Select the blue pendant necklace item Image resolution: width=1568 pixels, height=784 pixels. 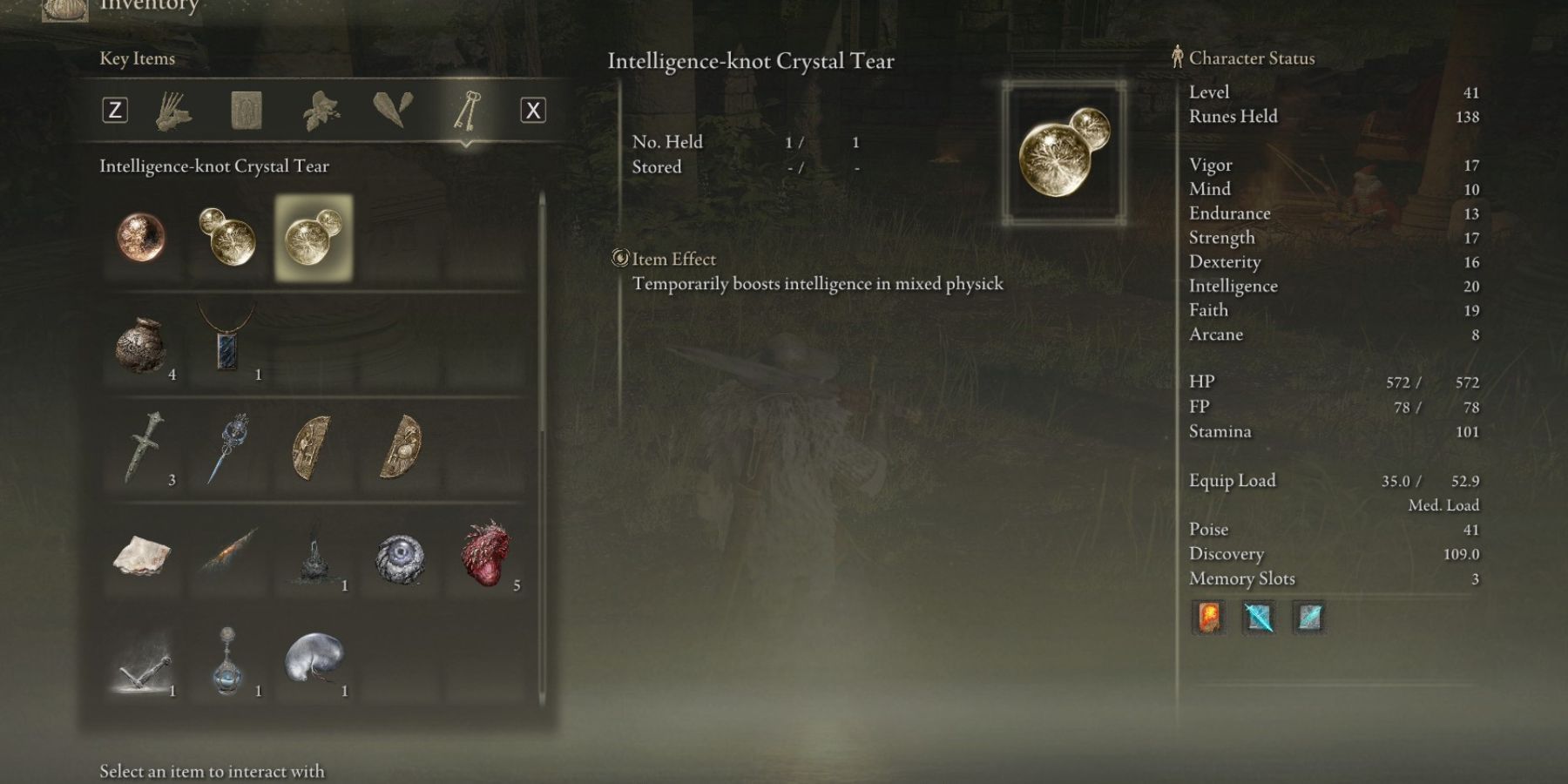point(227,340)
